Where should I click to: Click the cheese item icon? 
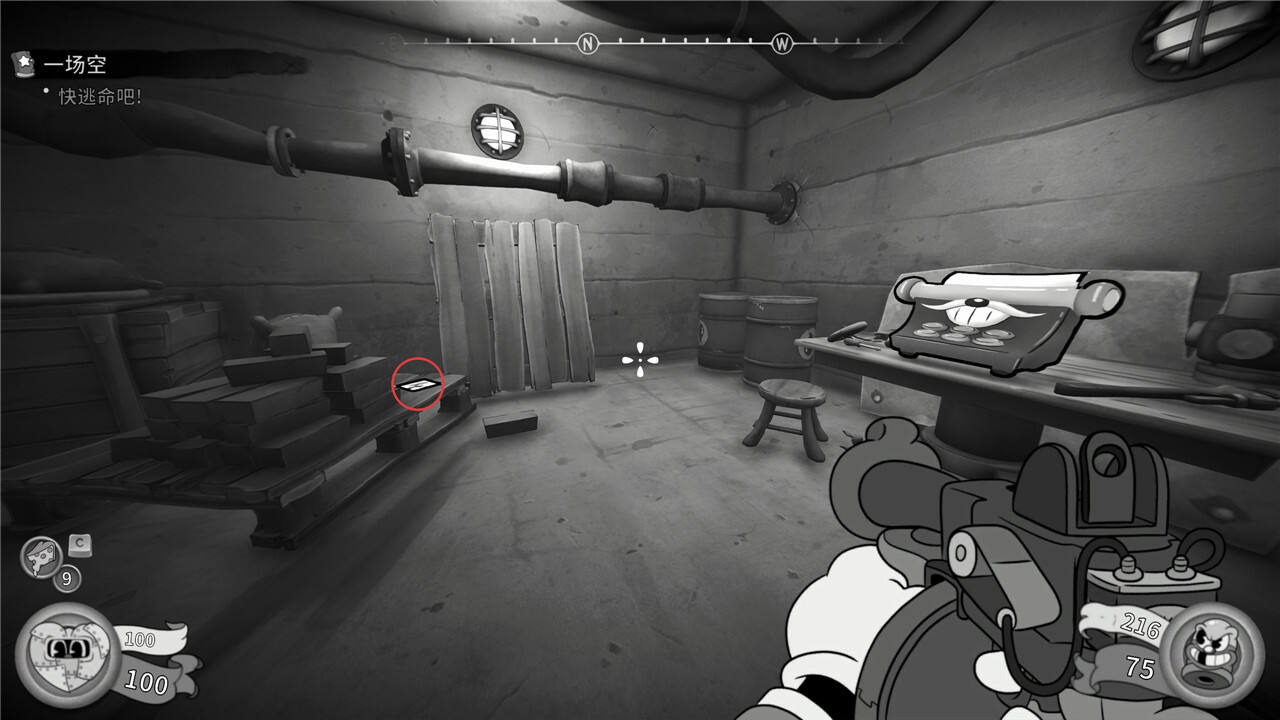[x=41, y=556]
